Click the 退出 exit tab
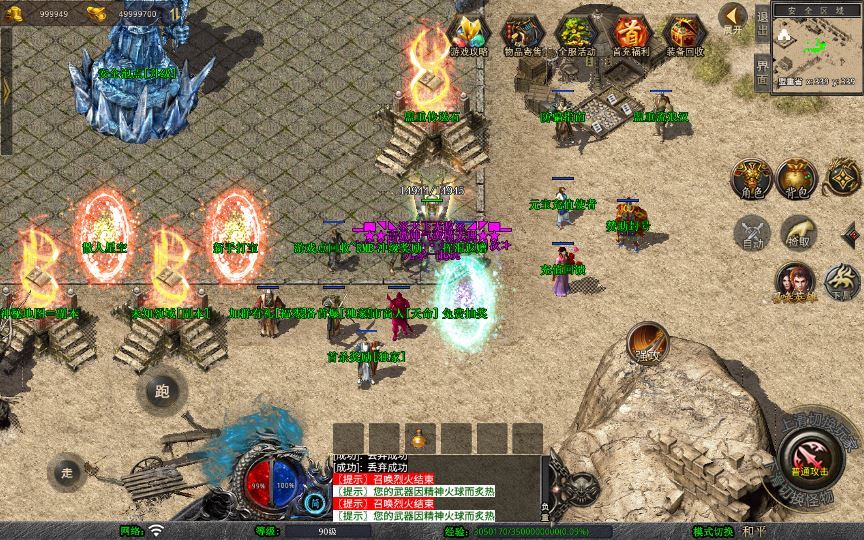864x540 pixels. (x=762, y=23)
